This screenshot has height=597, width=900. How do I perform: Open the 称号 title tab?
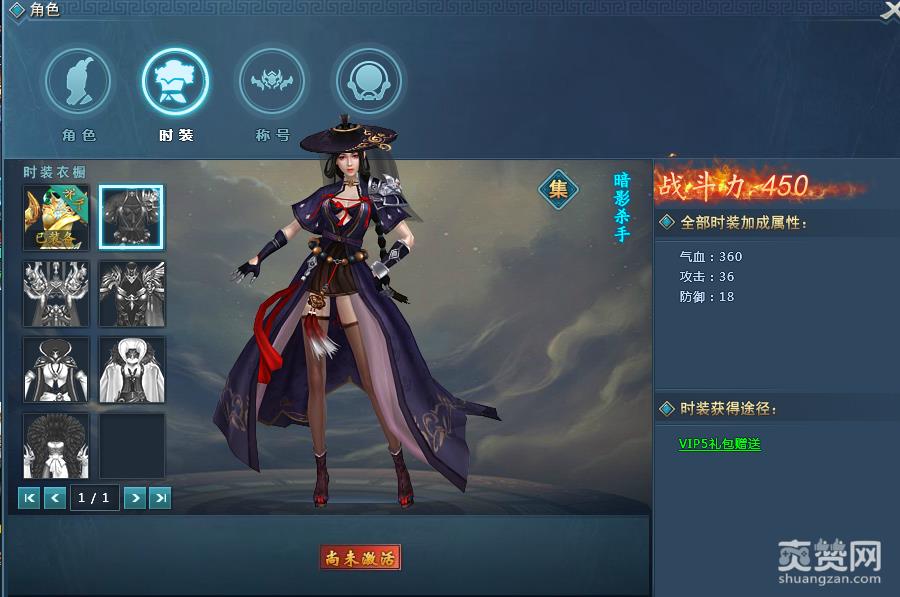pyautogui.click(x=271, y=82)
